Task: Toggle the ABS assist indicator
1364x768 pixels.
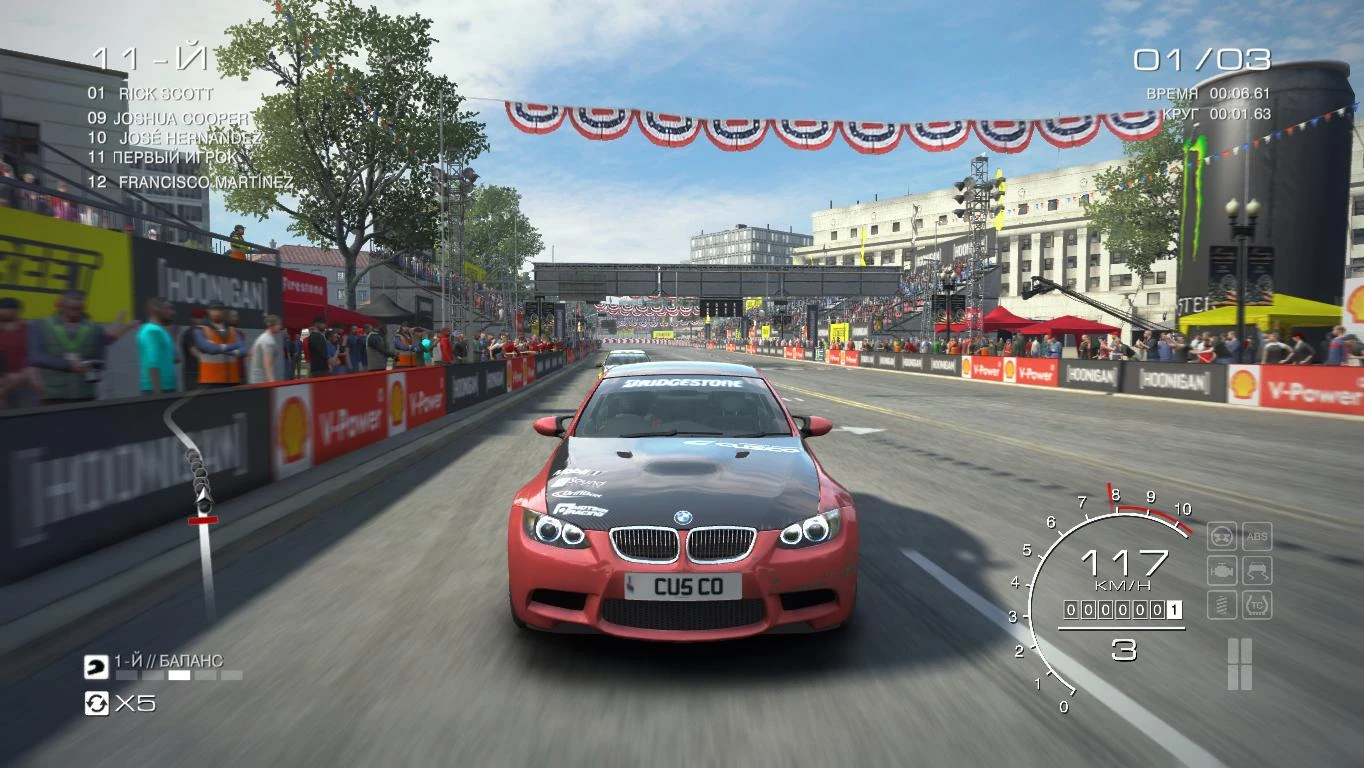Action: [1257, 535]
